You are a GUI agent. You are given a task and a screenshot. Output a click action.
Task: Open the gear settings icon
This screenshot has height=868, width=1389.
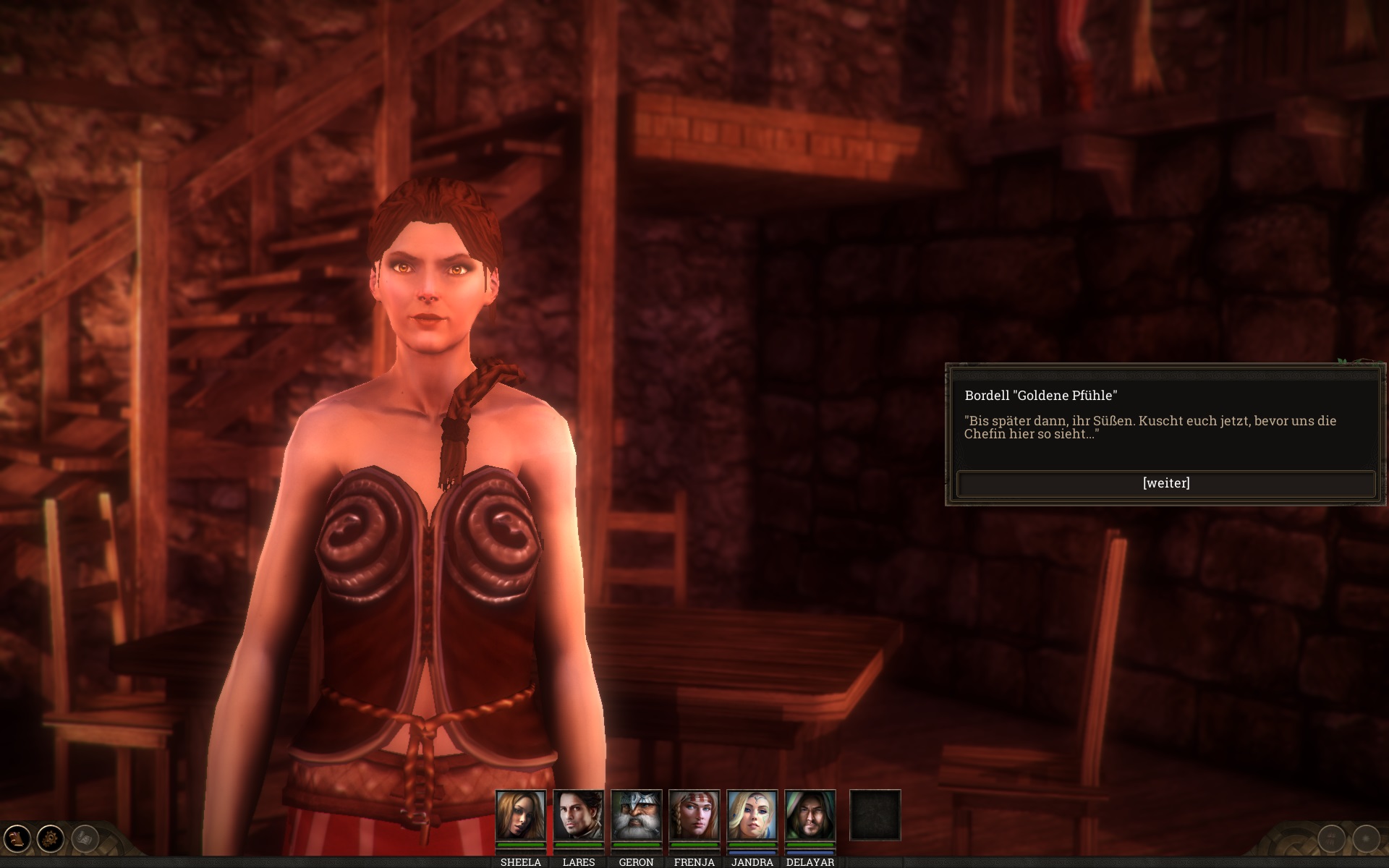tap(51, 839)
